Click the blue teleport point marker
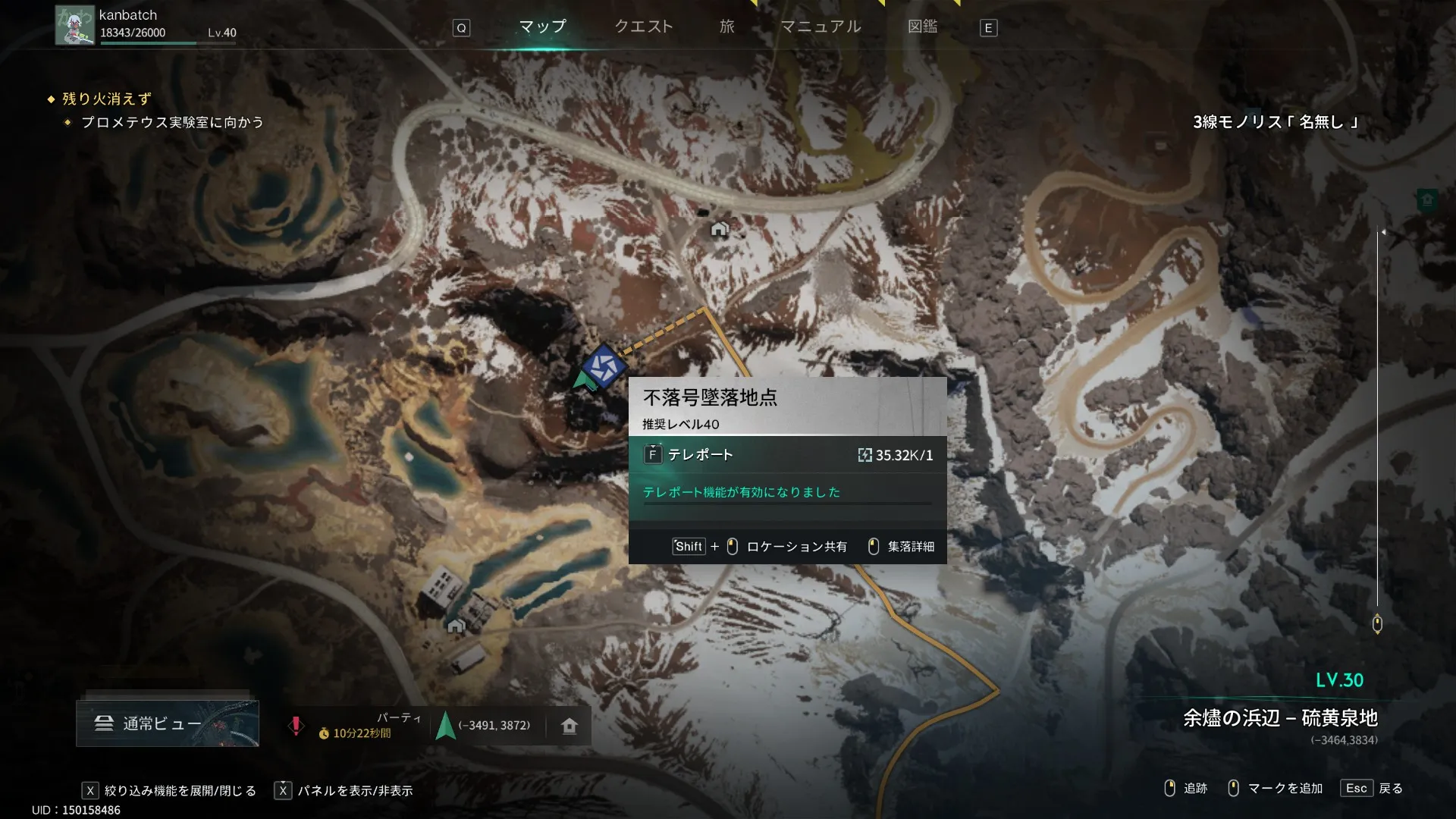1456x819 pixels. (x=604, y=367)
